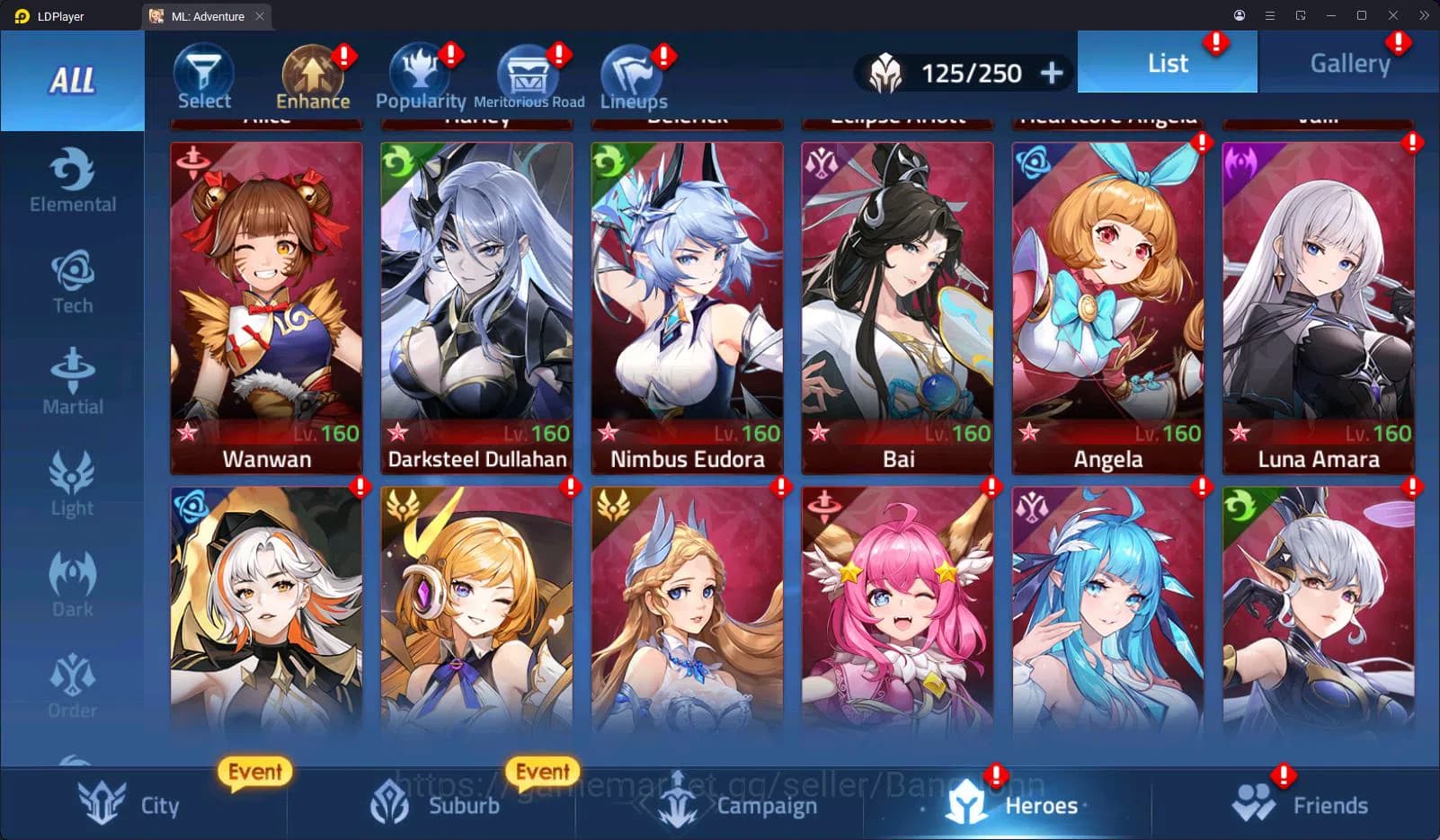
Task: Expand the Dark faction category
Action: 73,584
